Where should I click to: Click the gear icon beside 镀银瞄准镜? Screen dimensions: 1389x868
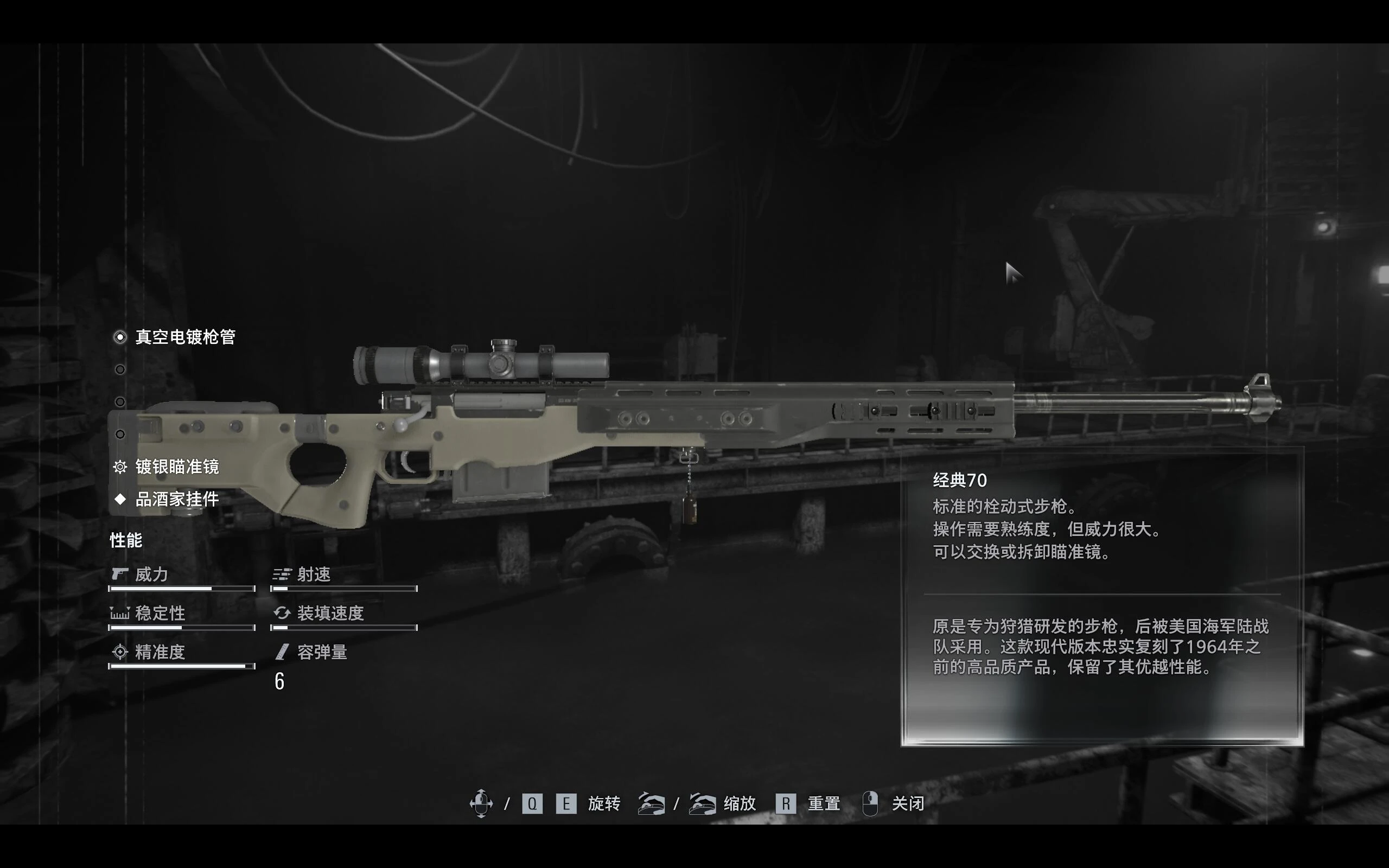click(119, 468)
